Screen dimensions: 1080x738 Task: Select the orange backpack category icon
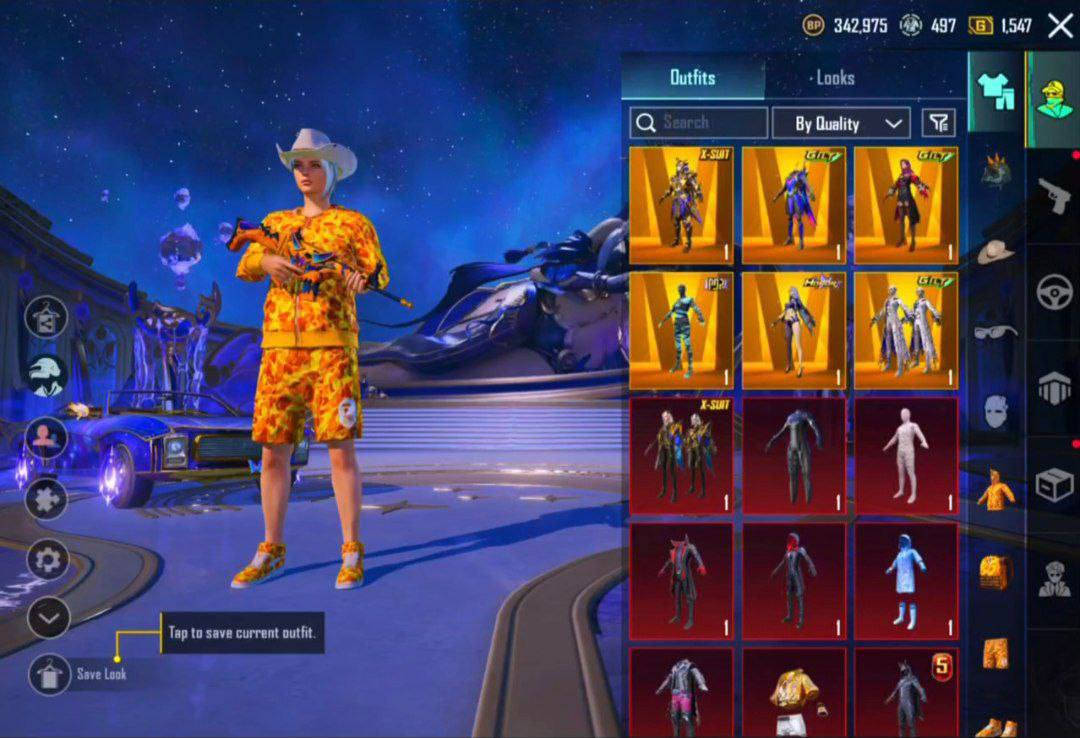[995, 571]
